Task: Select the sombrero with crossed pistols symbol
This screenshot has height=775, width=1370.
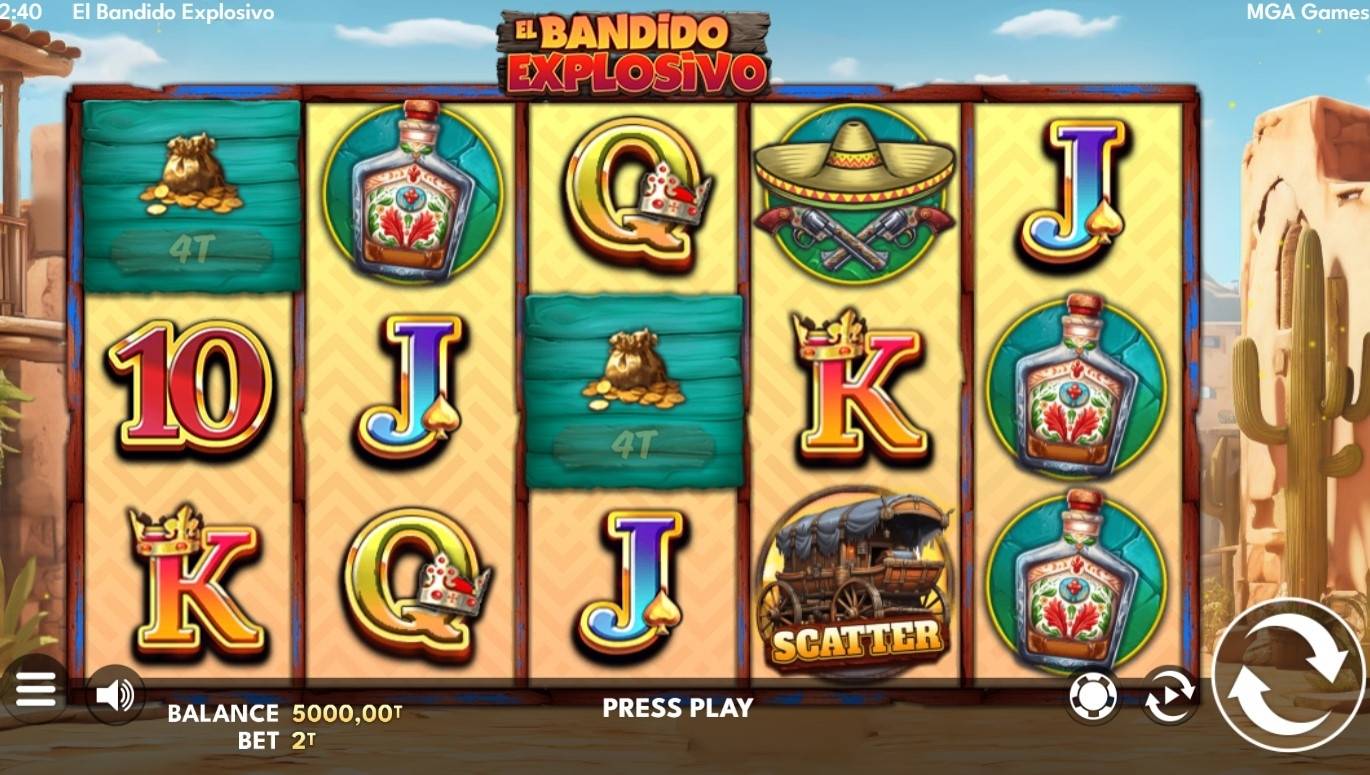Action: point(852,193)
